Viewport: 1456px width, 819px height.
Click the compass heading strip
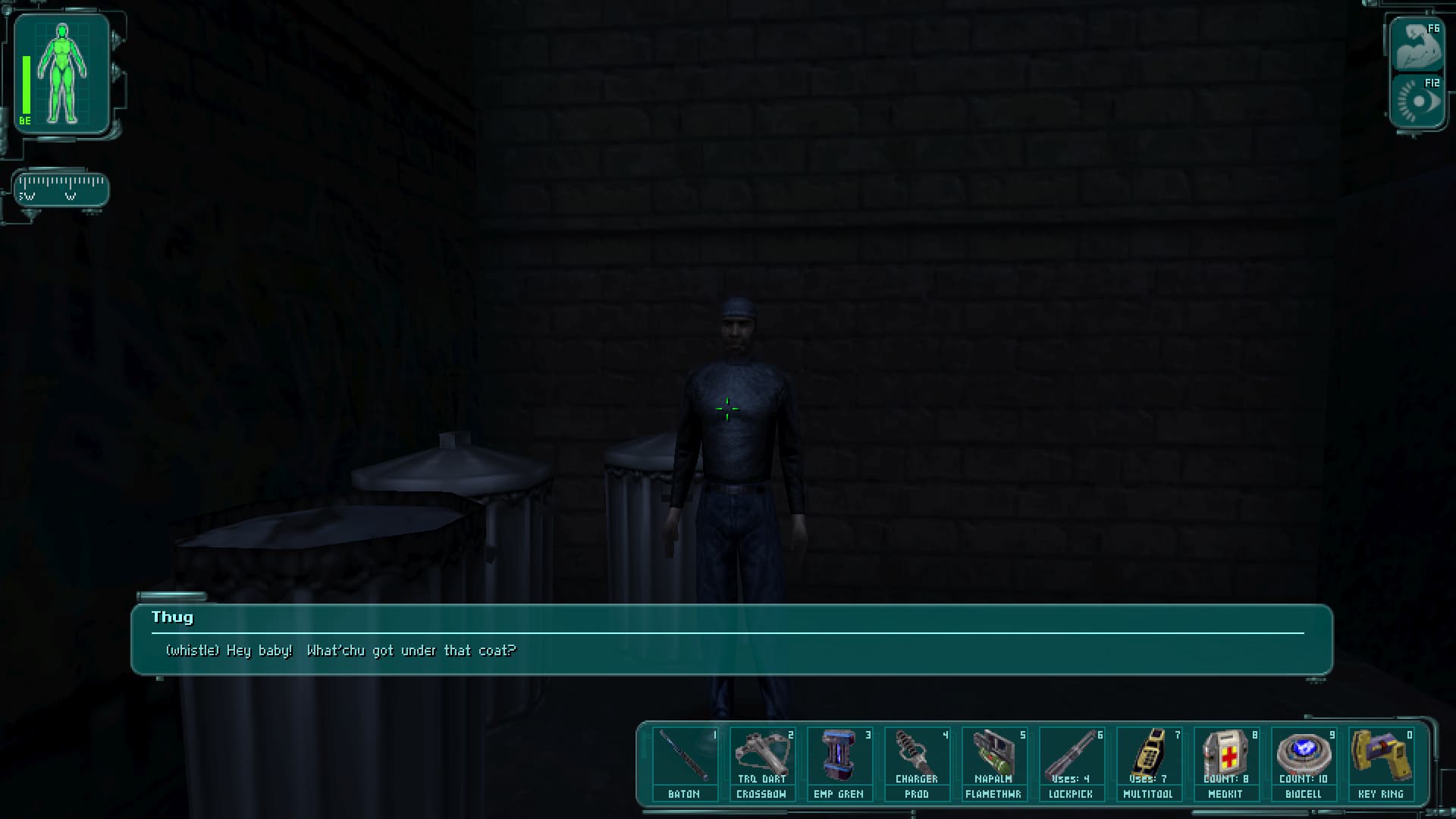pyautogui.click(x=61, y=189)
